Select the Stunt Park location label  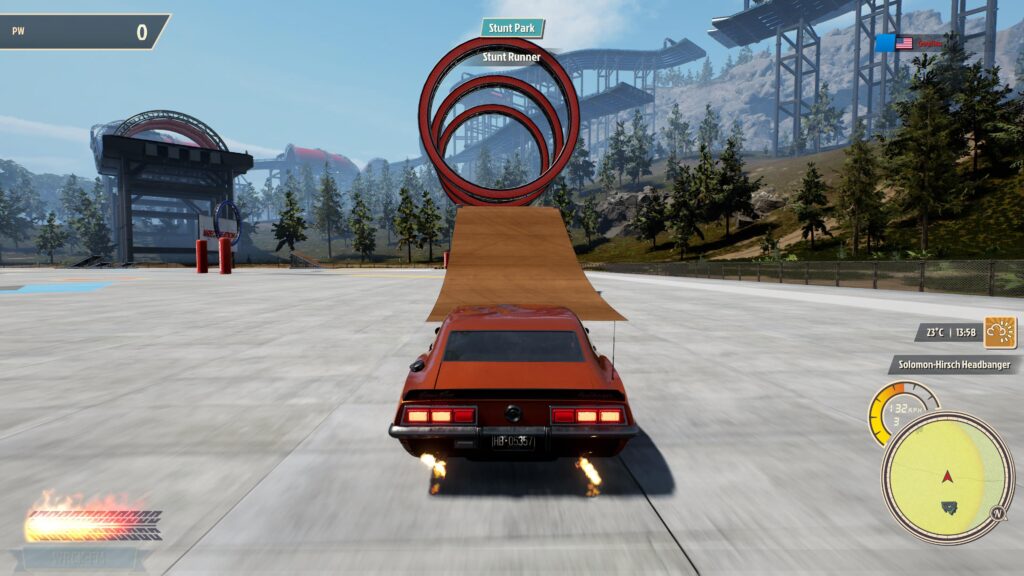pos(512,28)
